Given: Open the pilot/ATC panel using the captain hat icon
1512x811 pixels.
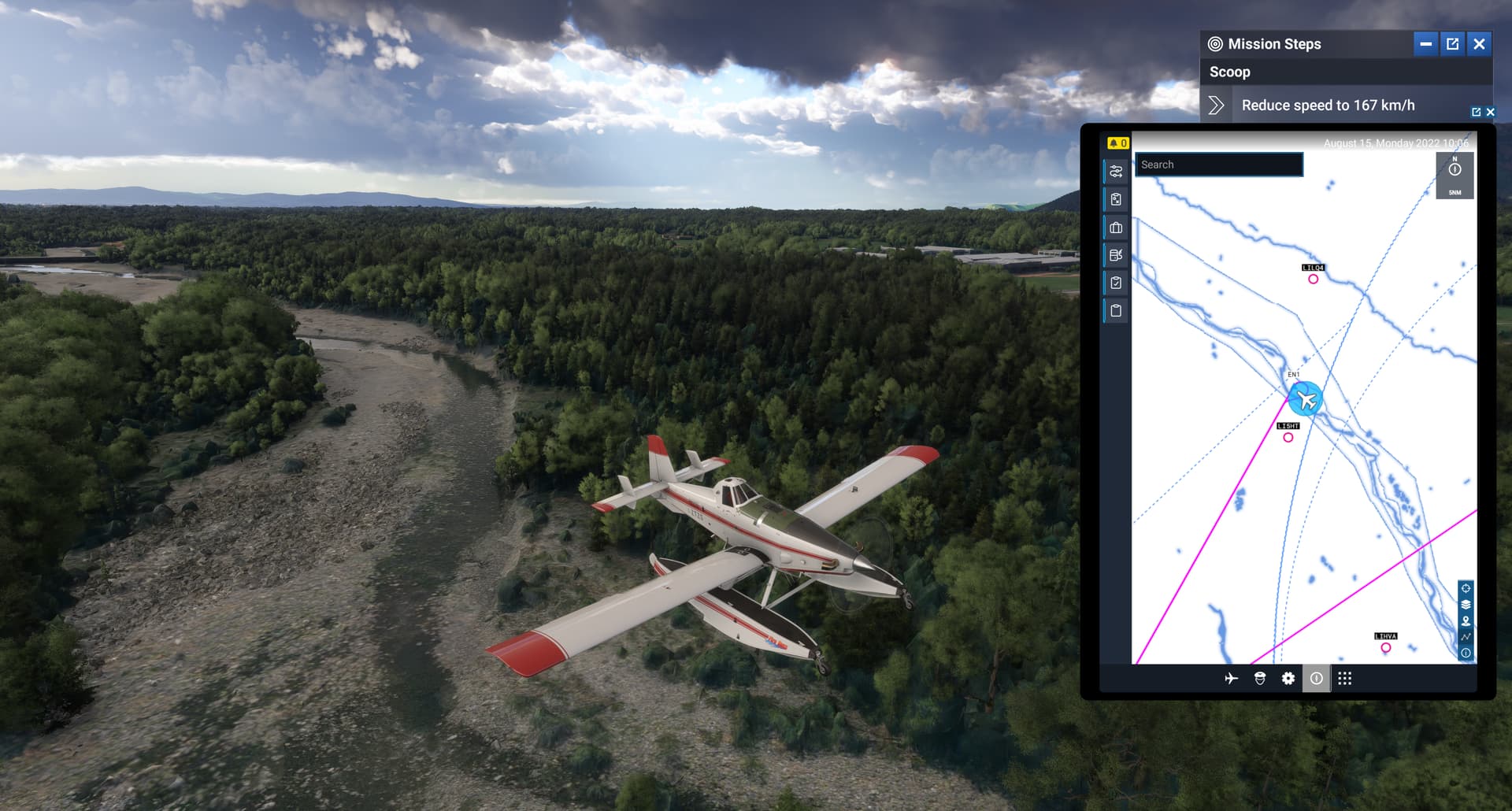Looking at the screenshot, I should coord(1260,678).
